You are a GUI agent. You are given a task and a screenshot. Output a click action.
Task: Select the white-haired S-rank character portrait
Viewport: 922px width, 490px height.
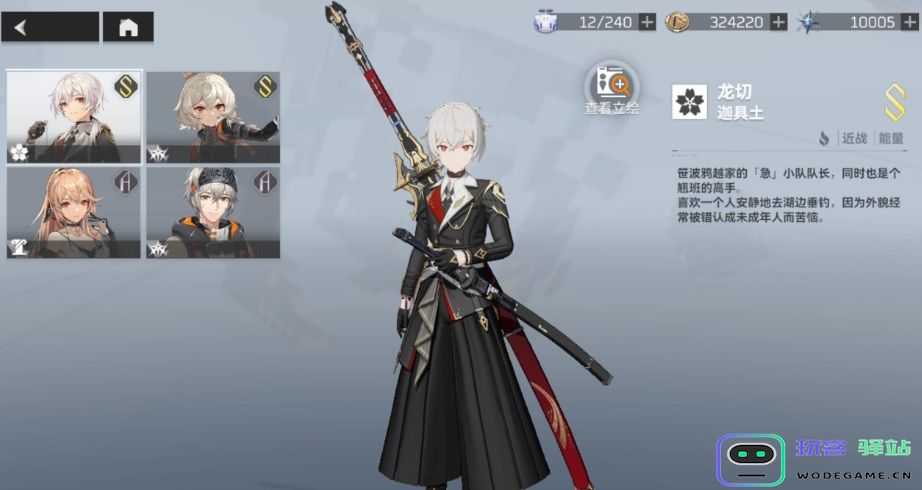74,117
